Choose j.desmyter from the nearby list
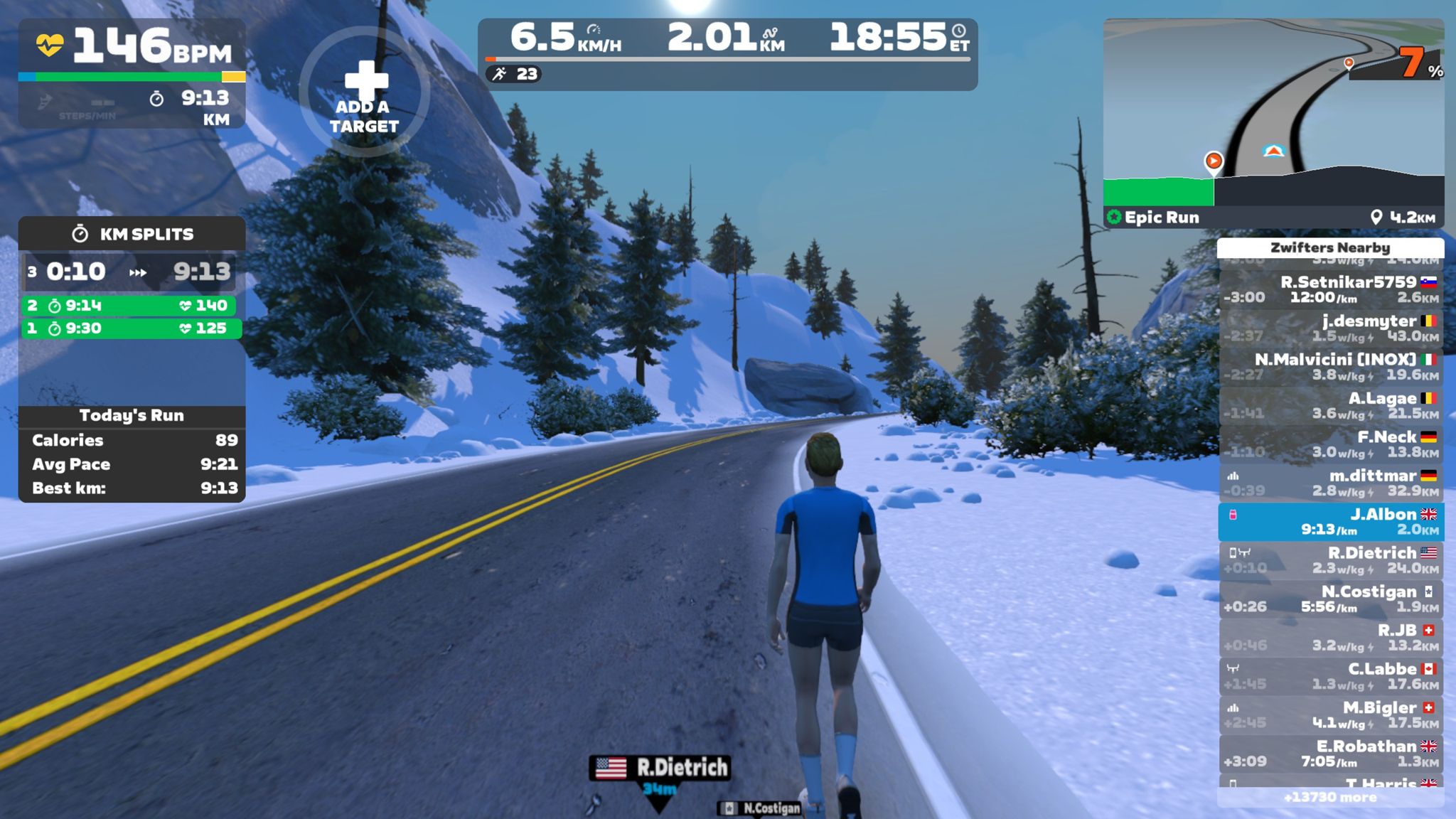1456x819 pixels. 1330,328
